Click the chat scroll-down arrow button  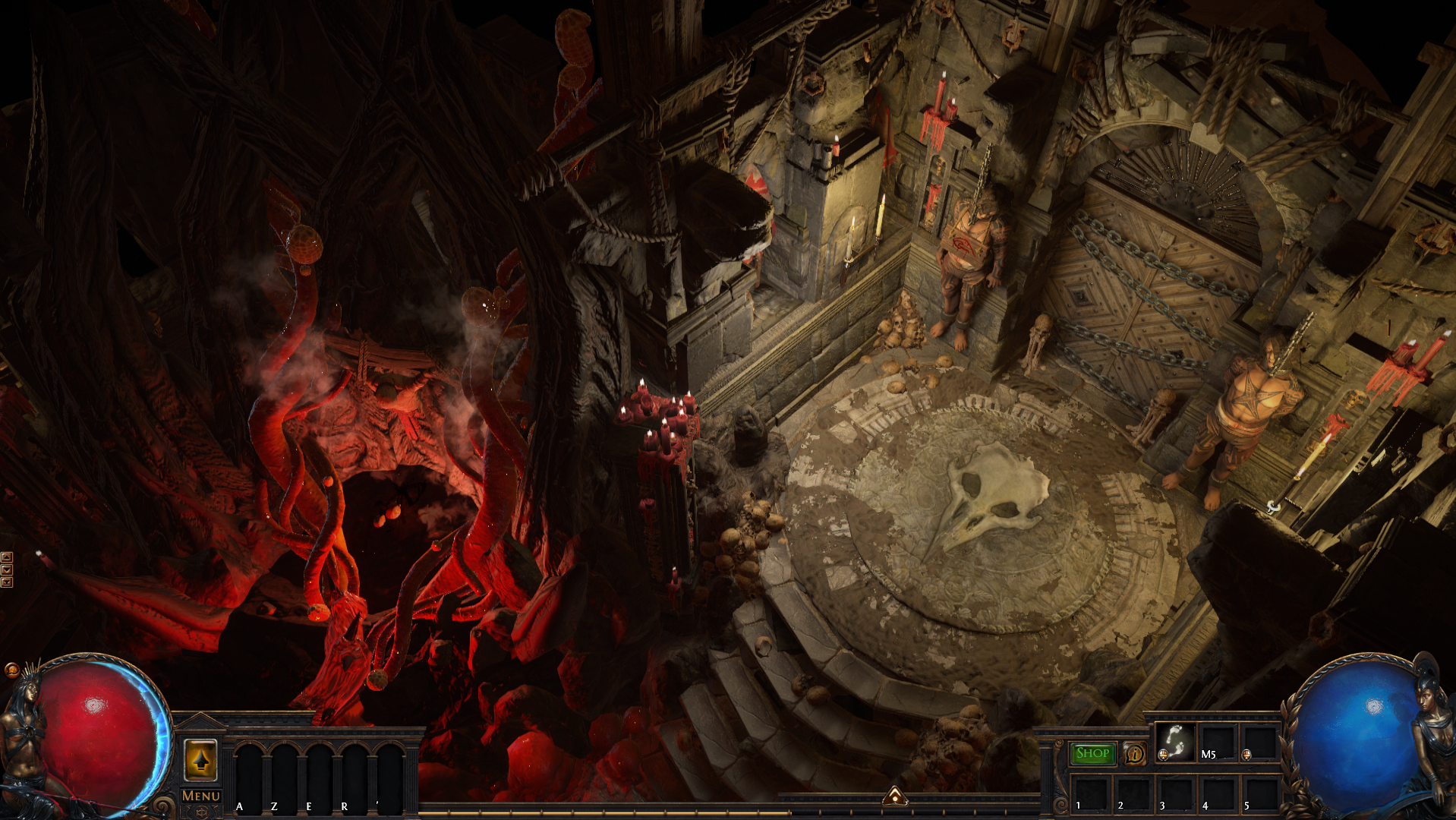[7, 569]
